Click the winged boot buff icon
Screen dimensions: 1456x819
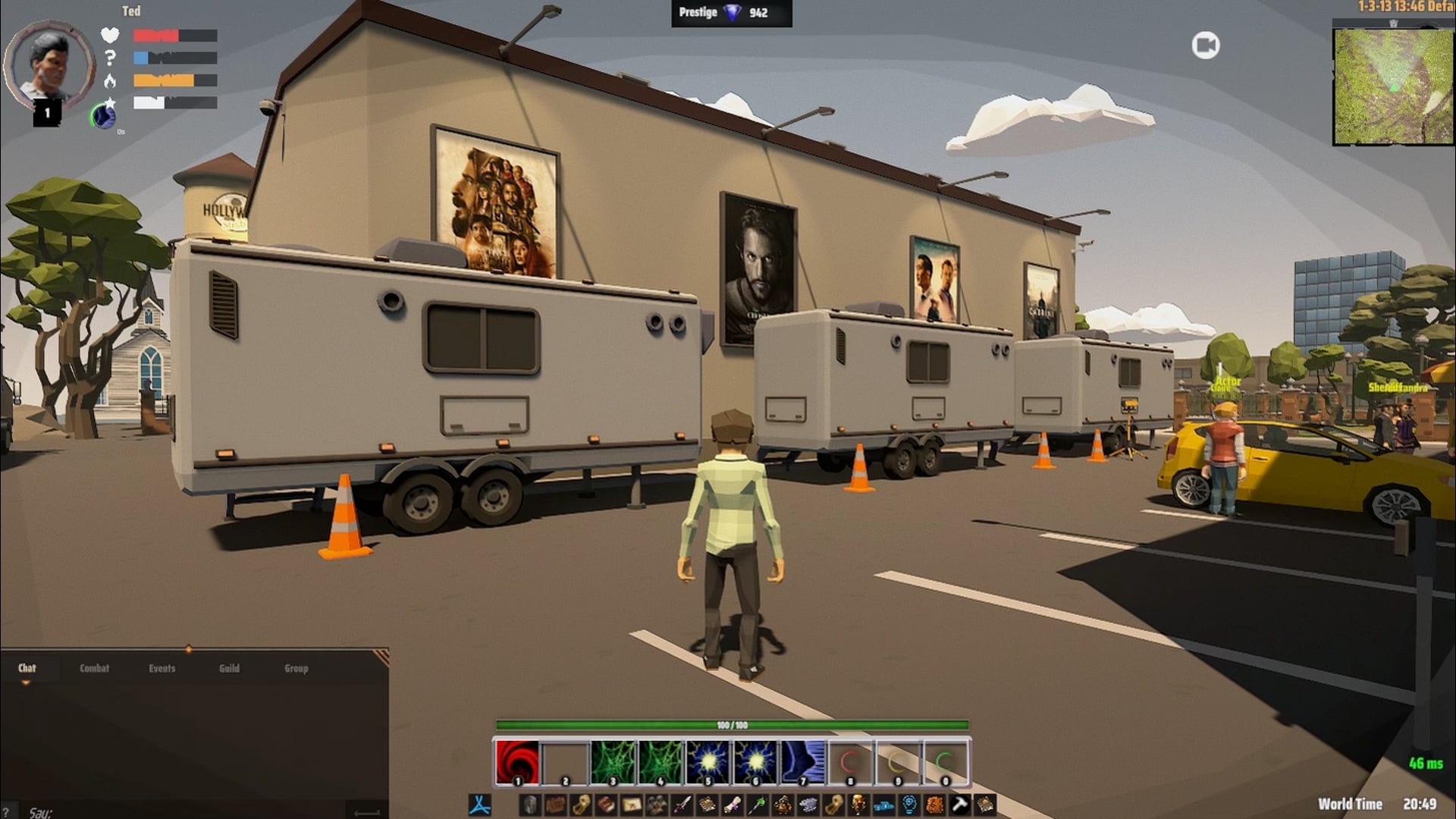tap(103, 115)
